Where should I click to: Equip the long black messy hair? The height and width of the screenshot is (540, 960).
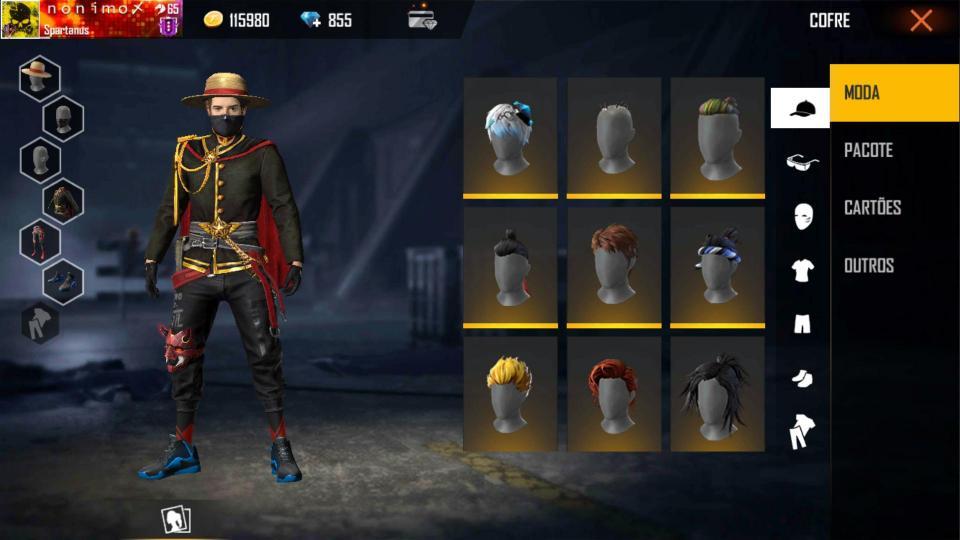(x=717, y=394)
